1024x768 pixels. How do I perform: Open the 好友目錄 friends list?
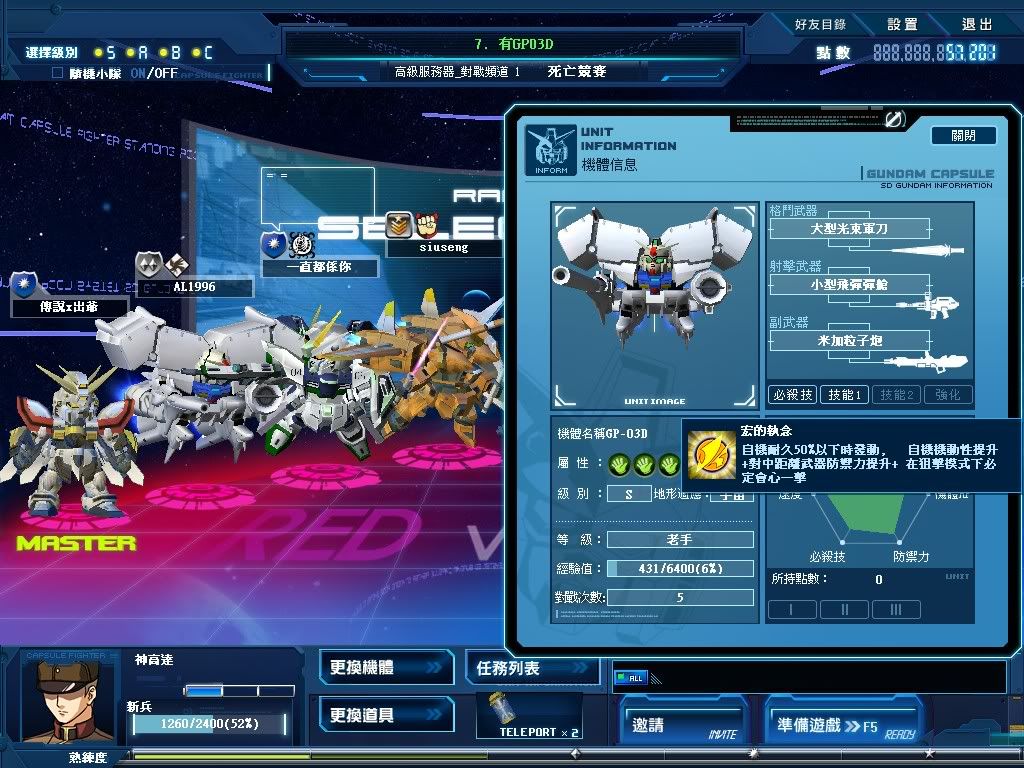point(820,24)
